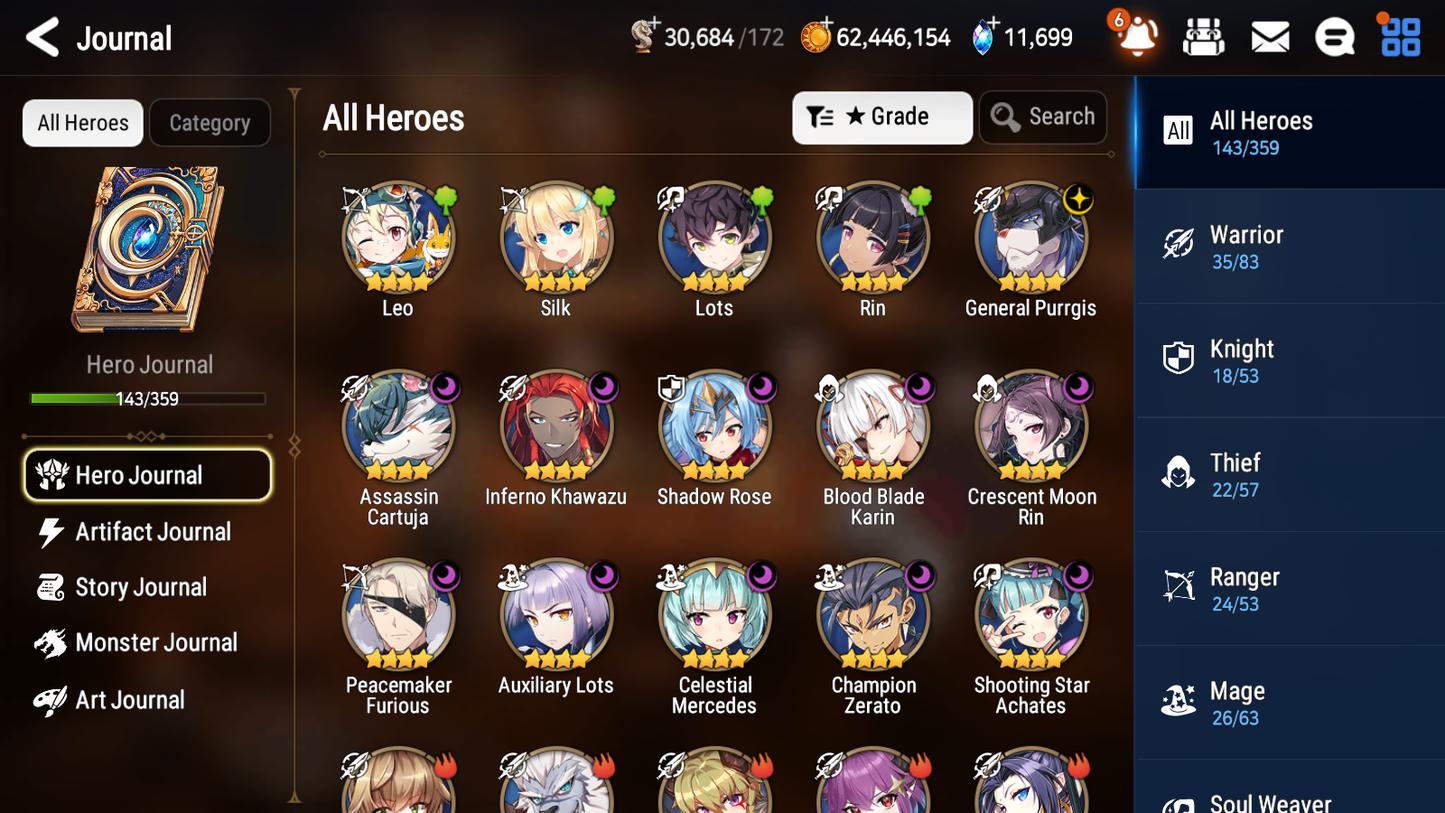Image resolution: width=1445 pixels, height=813 pixels.
Task: Select the Warrior class filter
Action: click(x=1289, y=246)
